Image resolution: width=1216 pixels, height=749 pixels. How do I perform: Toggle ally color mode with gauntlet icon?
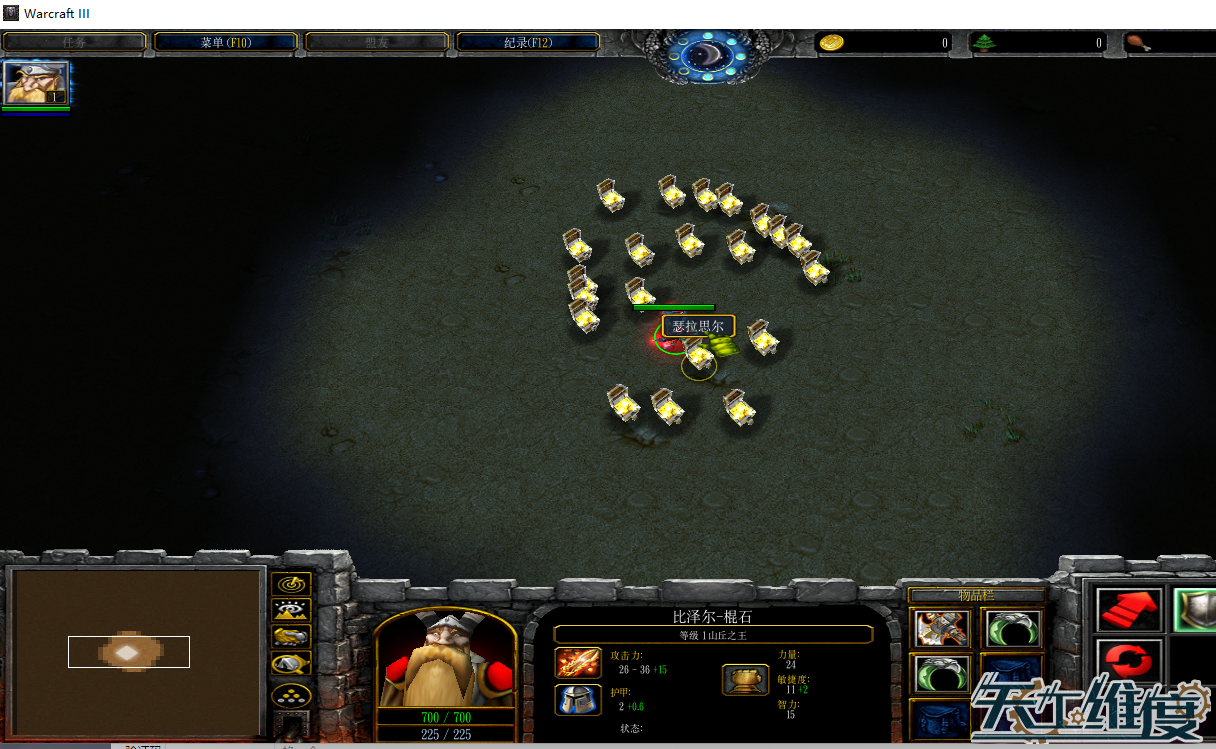coord(291,637)
